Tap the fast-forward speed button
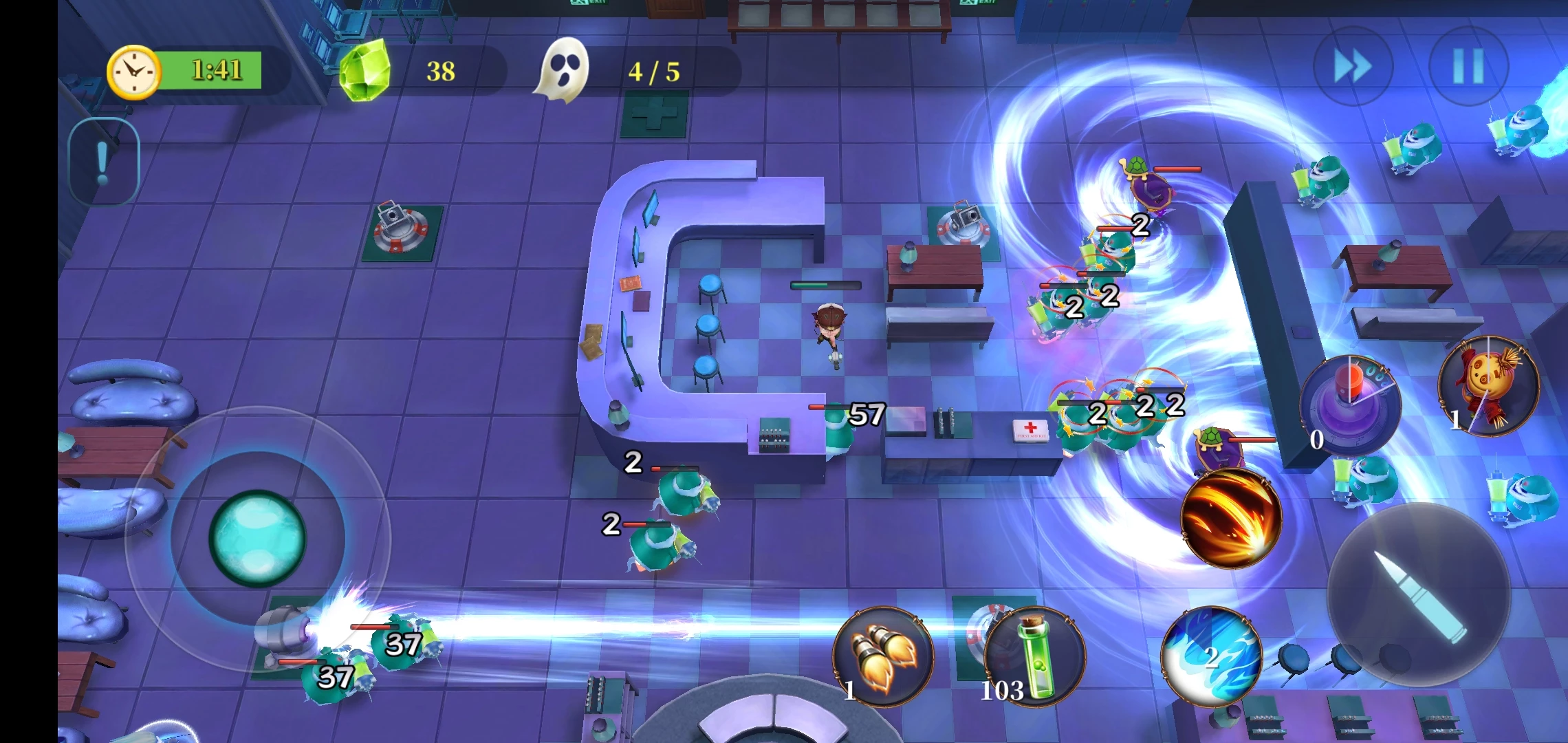This screenshot has width=1568, height=743. point(1353,67)
